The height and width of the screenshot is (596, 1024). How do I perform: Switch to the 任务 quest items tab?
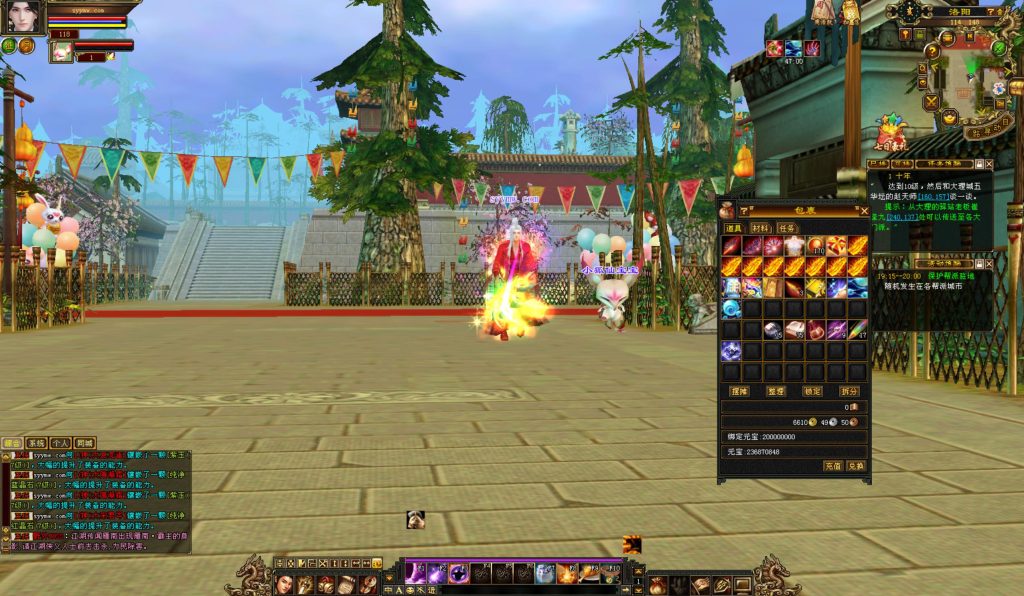[x=787, y=228]
